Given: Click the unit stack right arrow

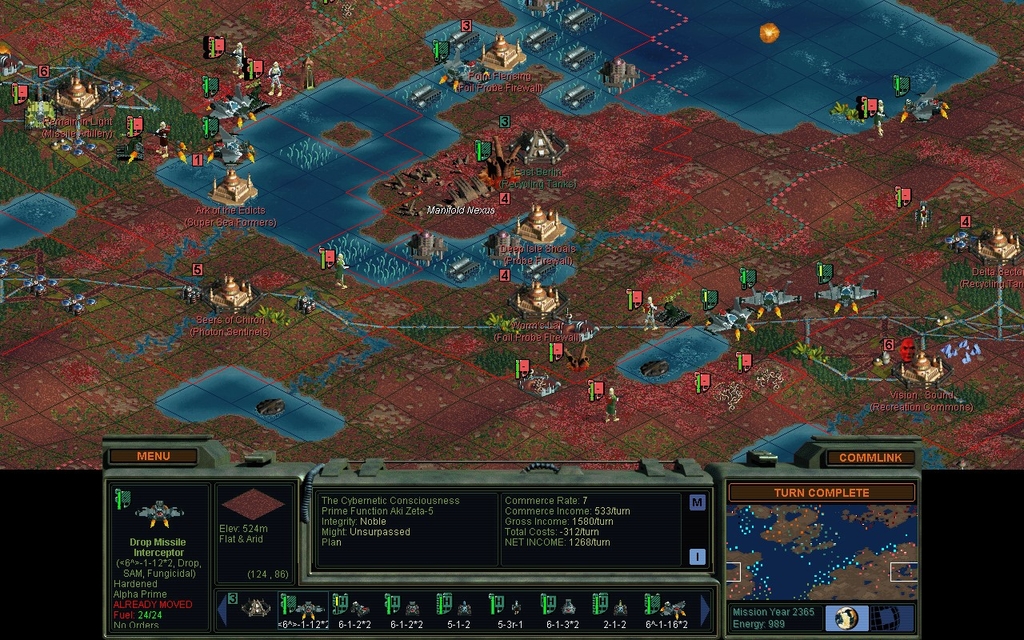Looking at the screenshot, I should pyautogui.click(x=706, y=609).
